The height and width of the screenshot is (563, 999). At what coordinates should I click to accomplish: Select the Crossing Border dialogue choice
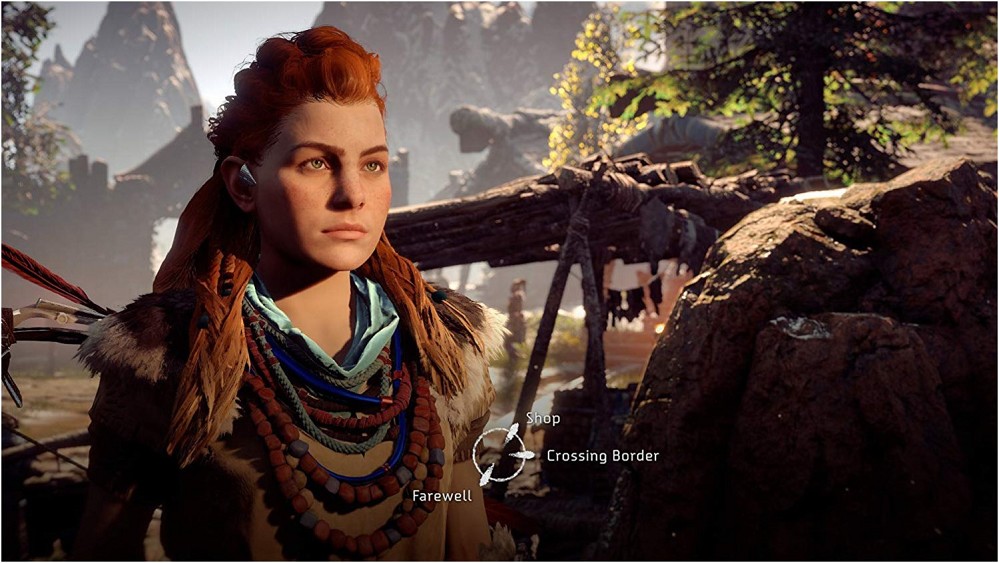click(602, 456)
